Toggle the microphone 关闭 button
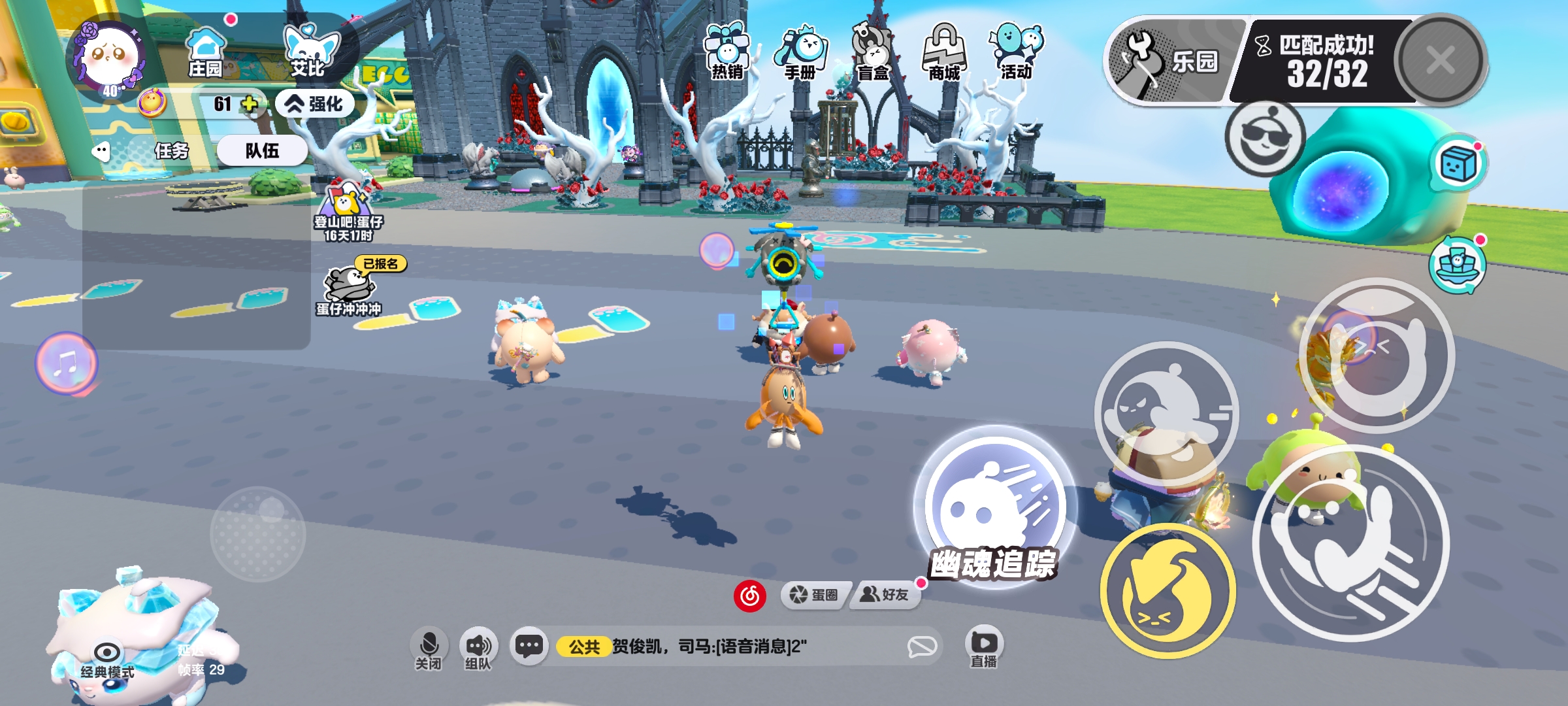1568x706 pixels. 429,648
